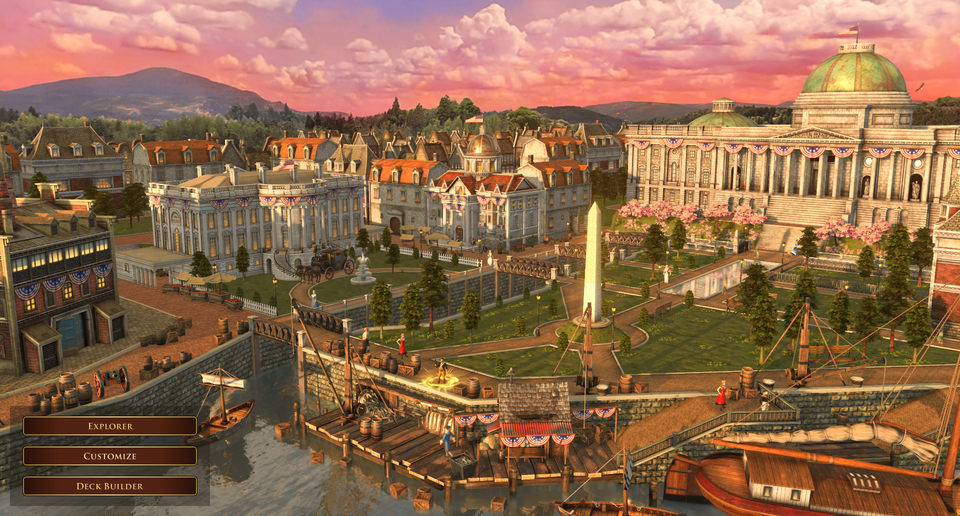
Task: Launch the Deck Builder
Action: click(x=110, y=486)
